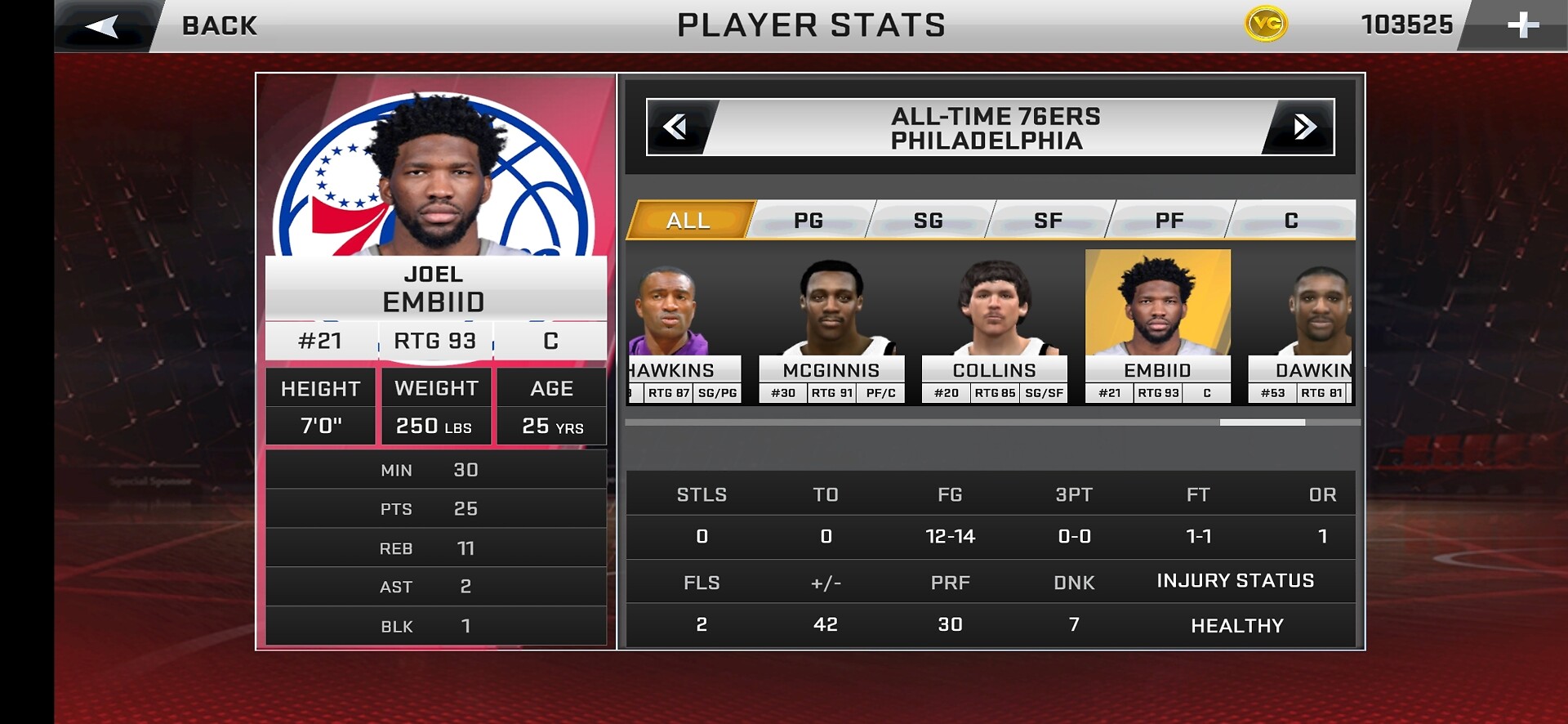Viewport: 1568px width, 724px height.
Task: Tap the plus button to add VC
Action: (1522, 26)
